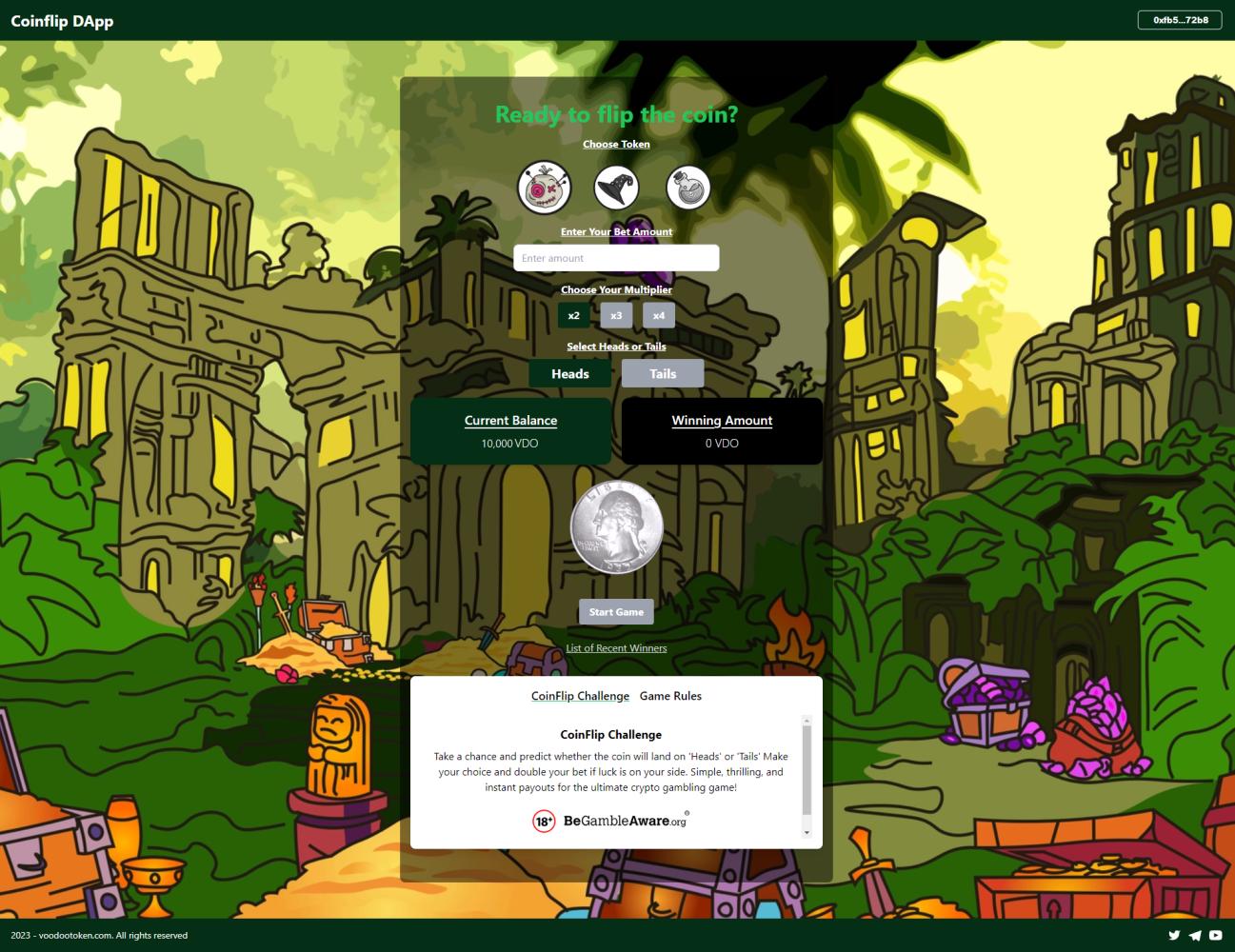Switch to the CoinFlip Challenge tab
This screenshot has height=952, width=1235.
[x=580, y=696]
